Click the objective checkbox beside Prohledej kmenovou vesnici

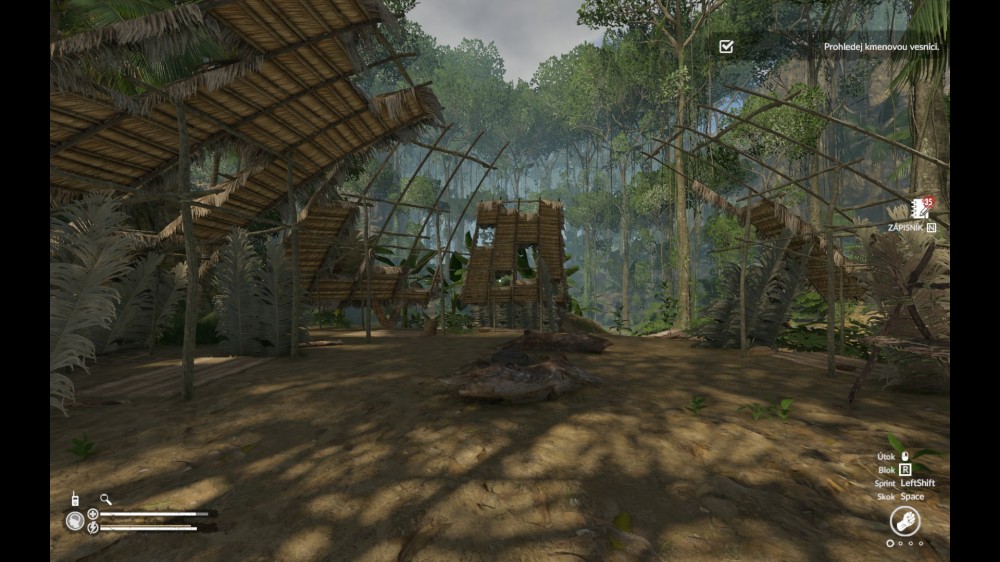(726, 46)
